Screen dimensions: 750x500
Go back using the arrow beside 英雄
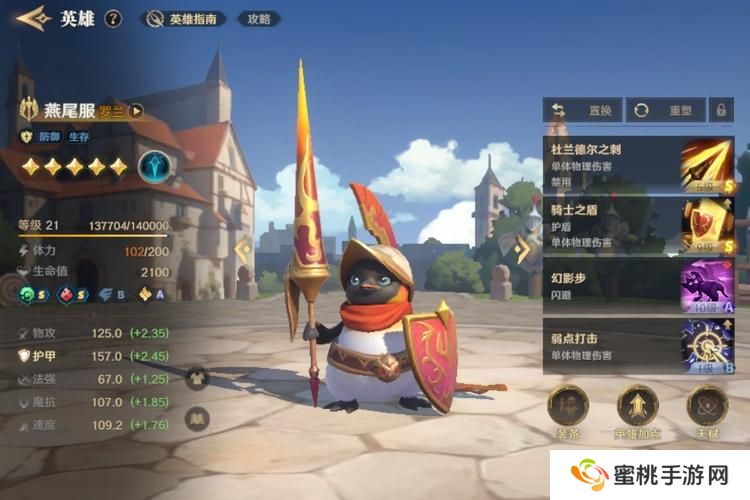31,18
